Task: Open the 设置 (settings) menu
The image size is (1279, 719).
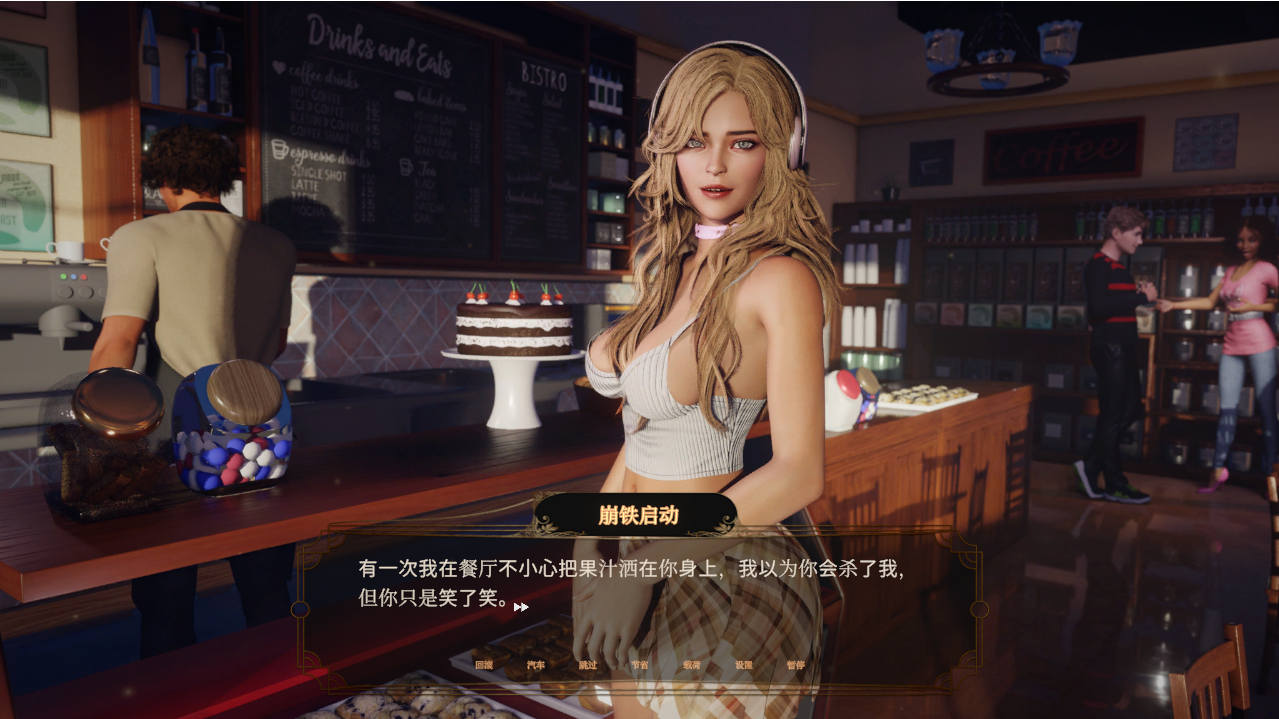Action: (744, 665)
